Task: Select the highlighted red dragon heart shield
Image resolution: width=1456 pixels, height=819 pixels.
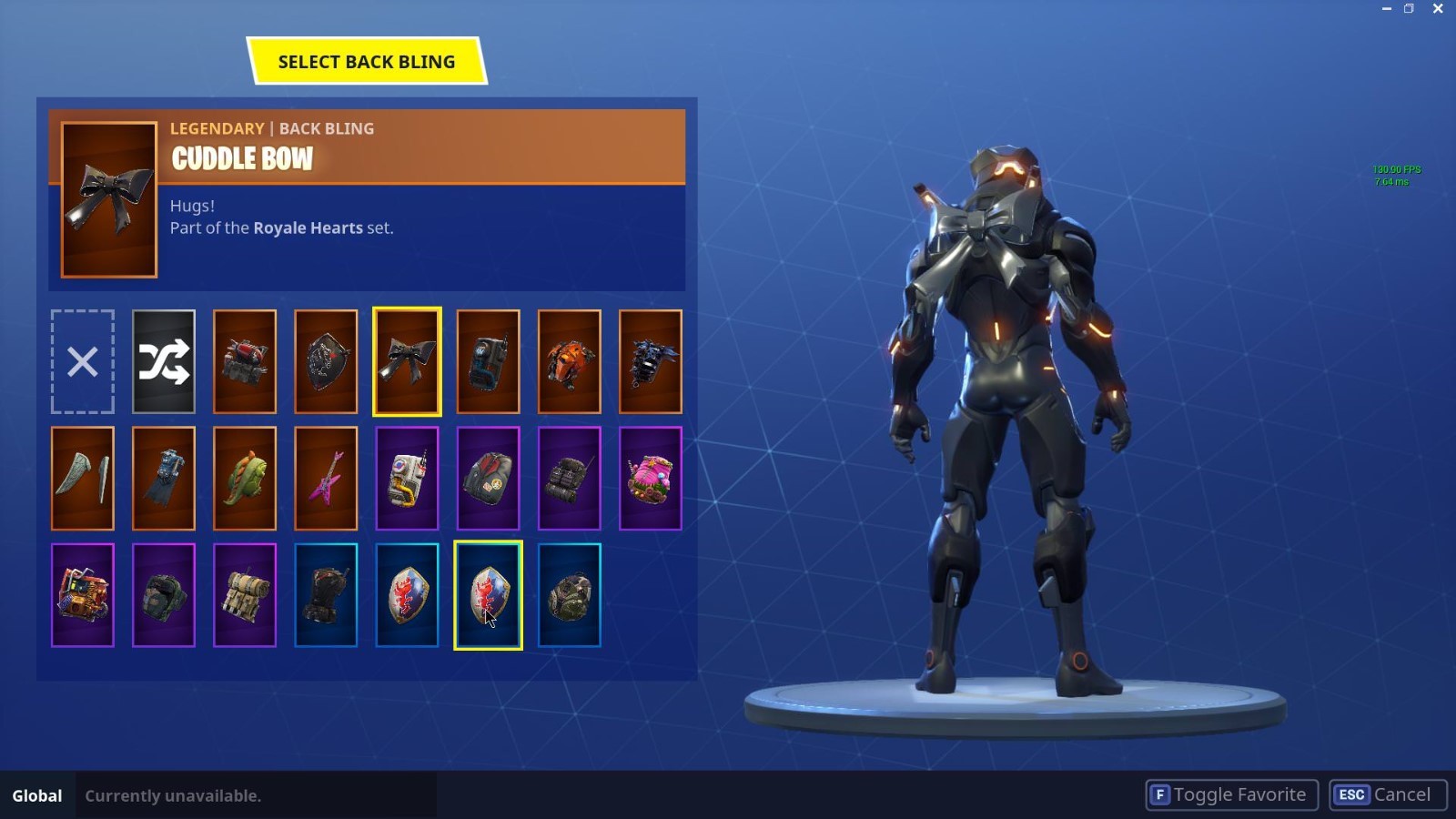Action: click(489, 596)
